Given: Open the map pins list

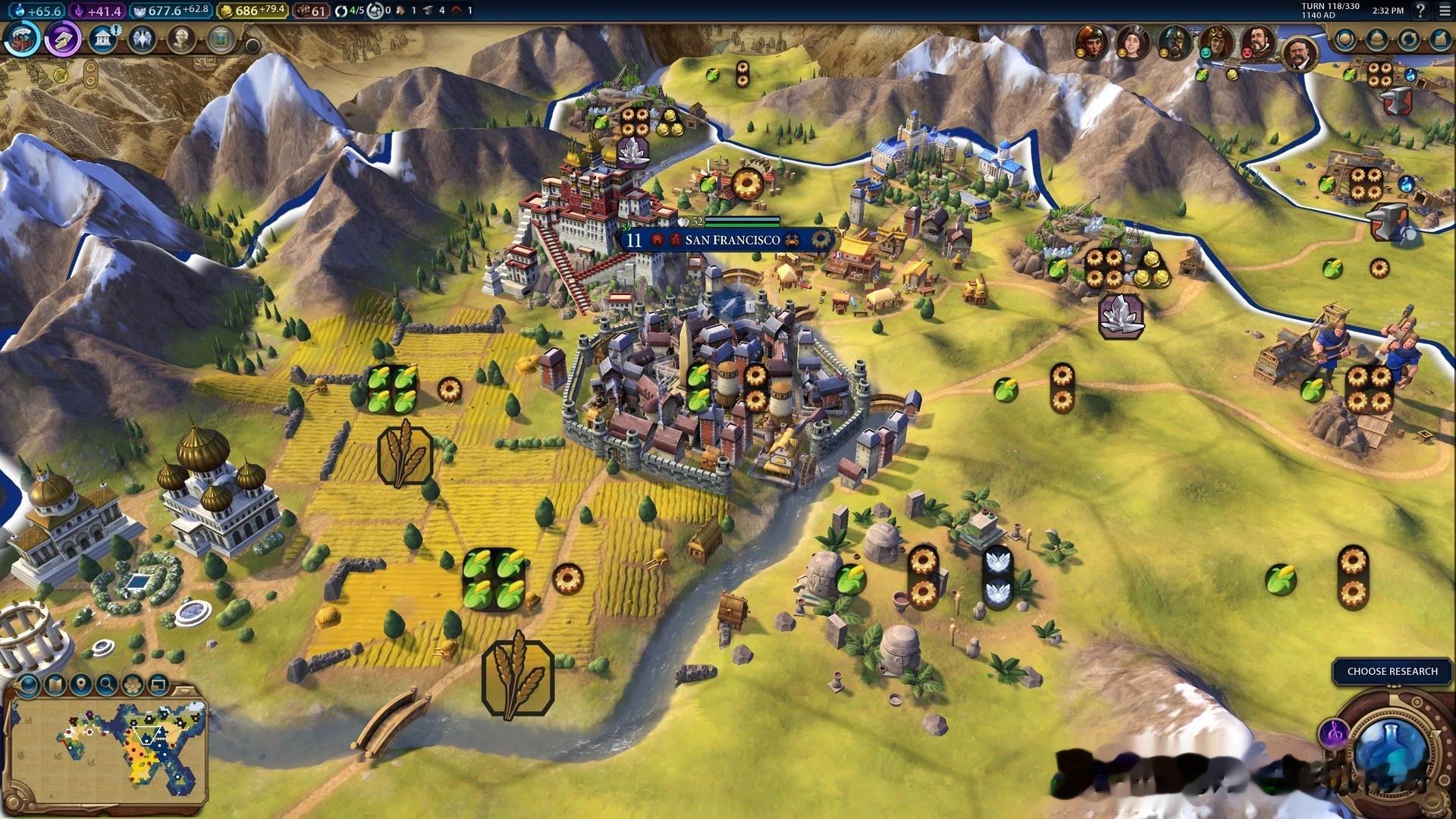Looking at the screenshot, I should [x=80, y=686].
